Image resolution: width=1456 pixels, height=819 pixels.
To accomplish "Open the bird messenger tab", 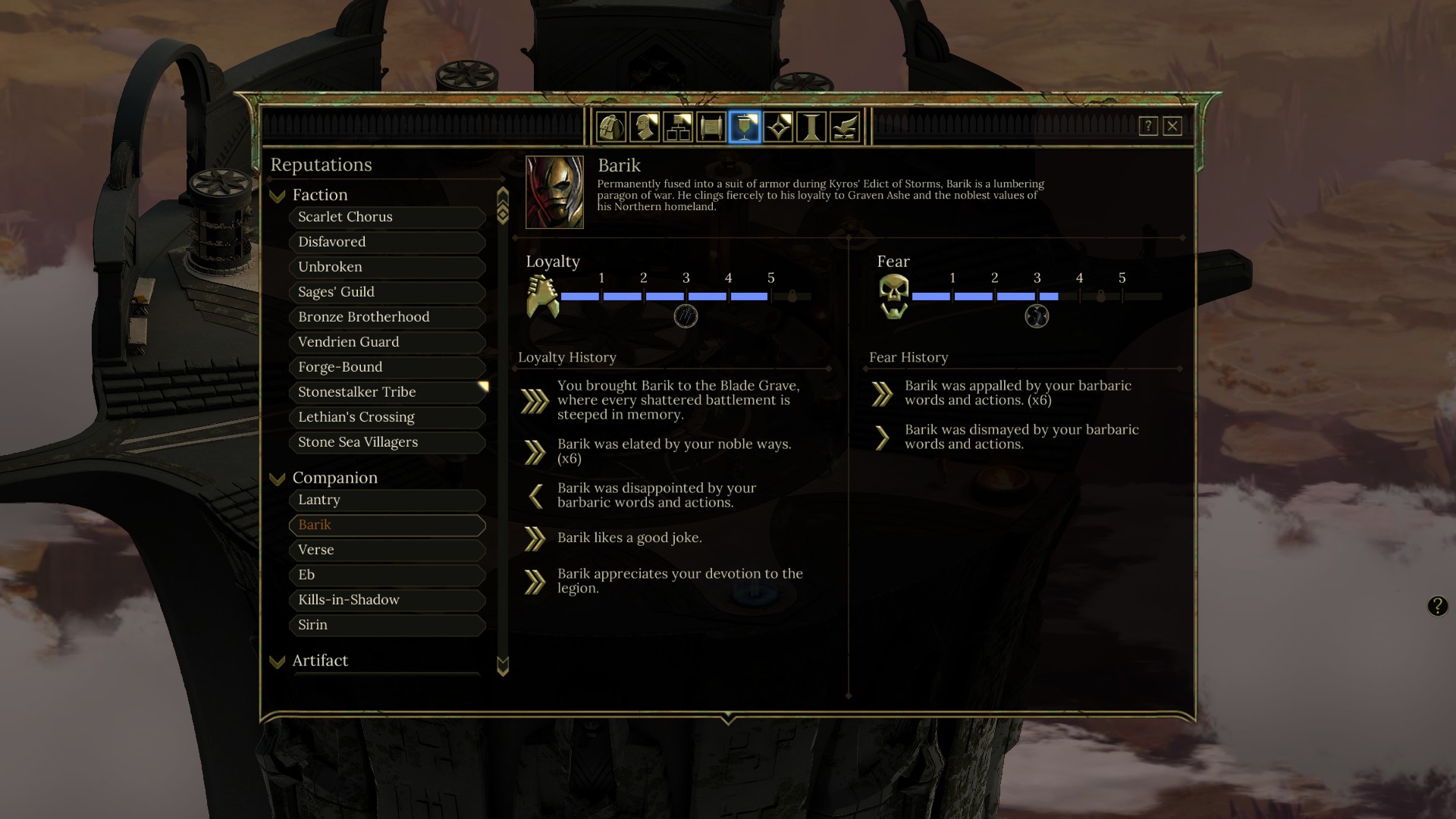I will tap(845, 127).
